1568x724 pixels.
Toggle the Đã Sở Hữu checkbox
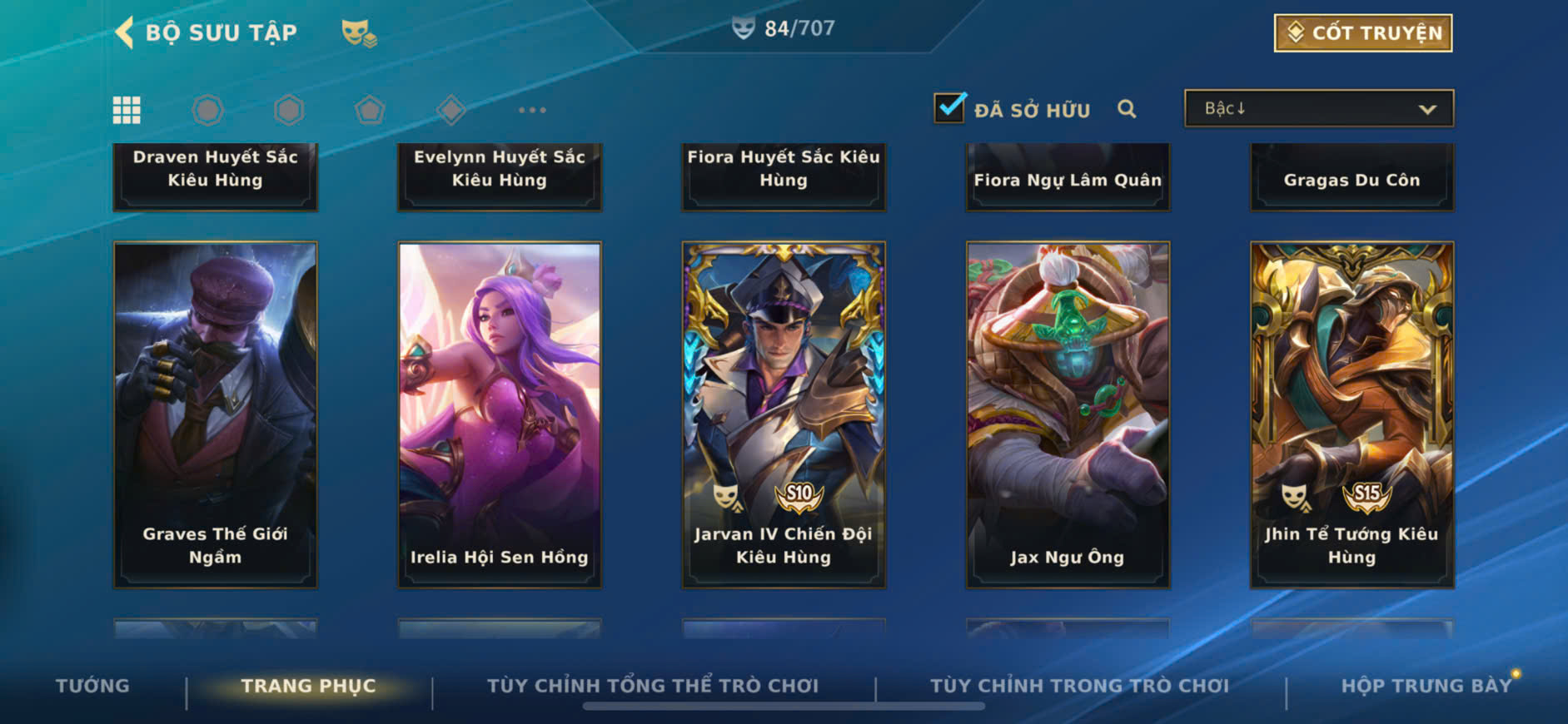tap(949, 108)
